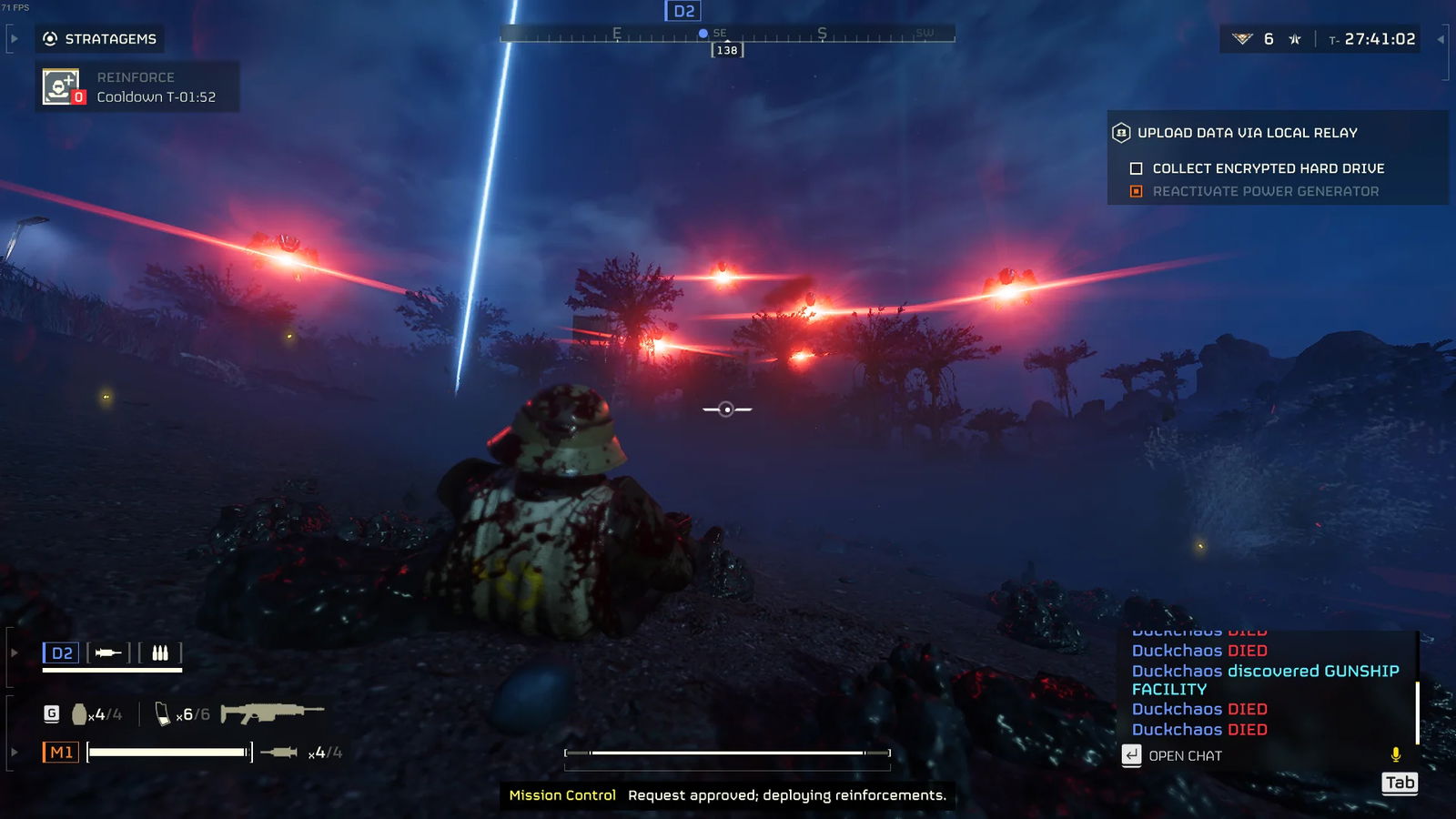Select the Reinforce stratagem icon

point(60,86)
